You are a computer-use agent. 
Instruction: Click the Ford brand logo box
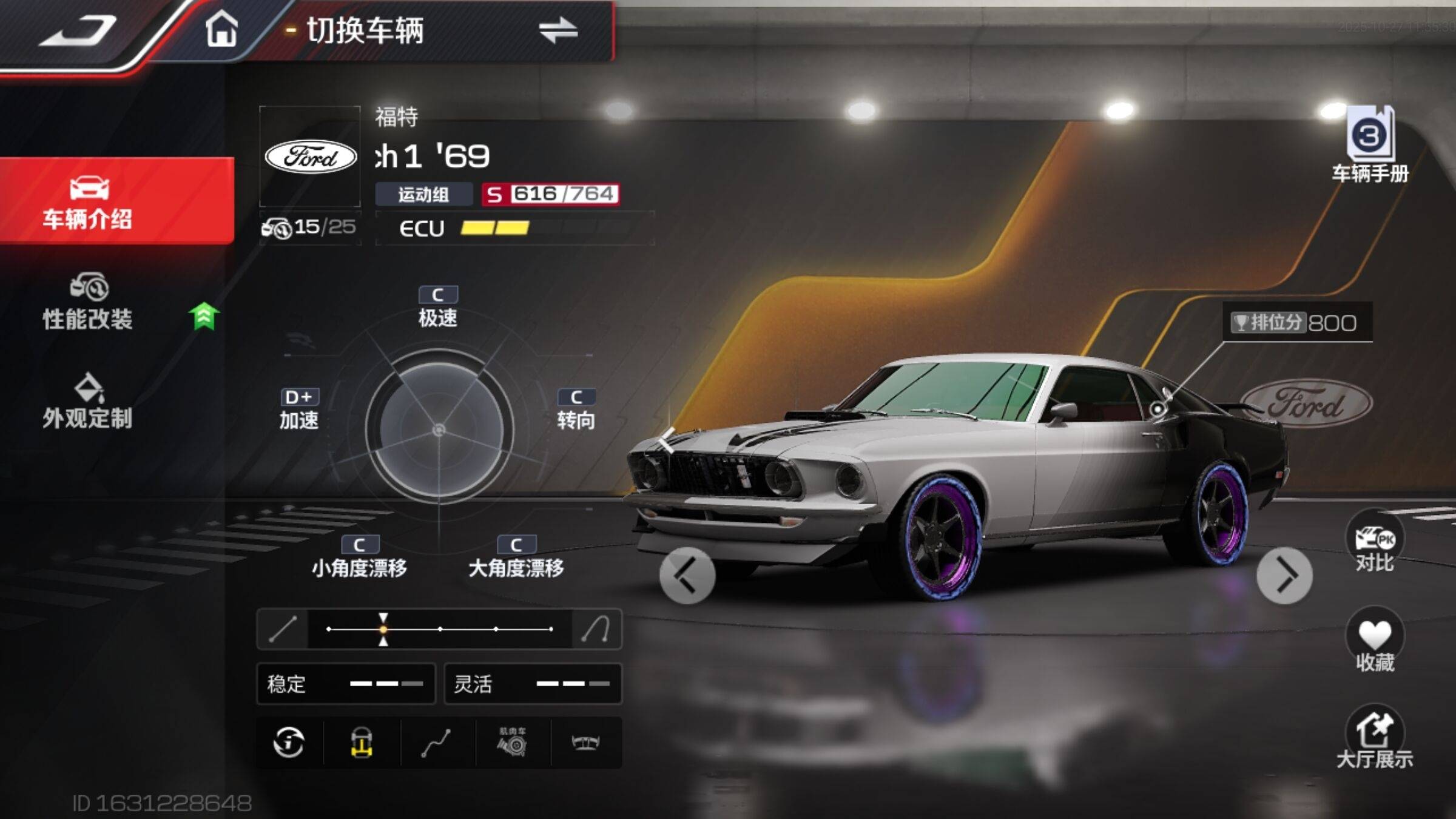click(310, 157)
